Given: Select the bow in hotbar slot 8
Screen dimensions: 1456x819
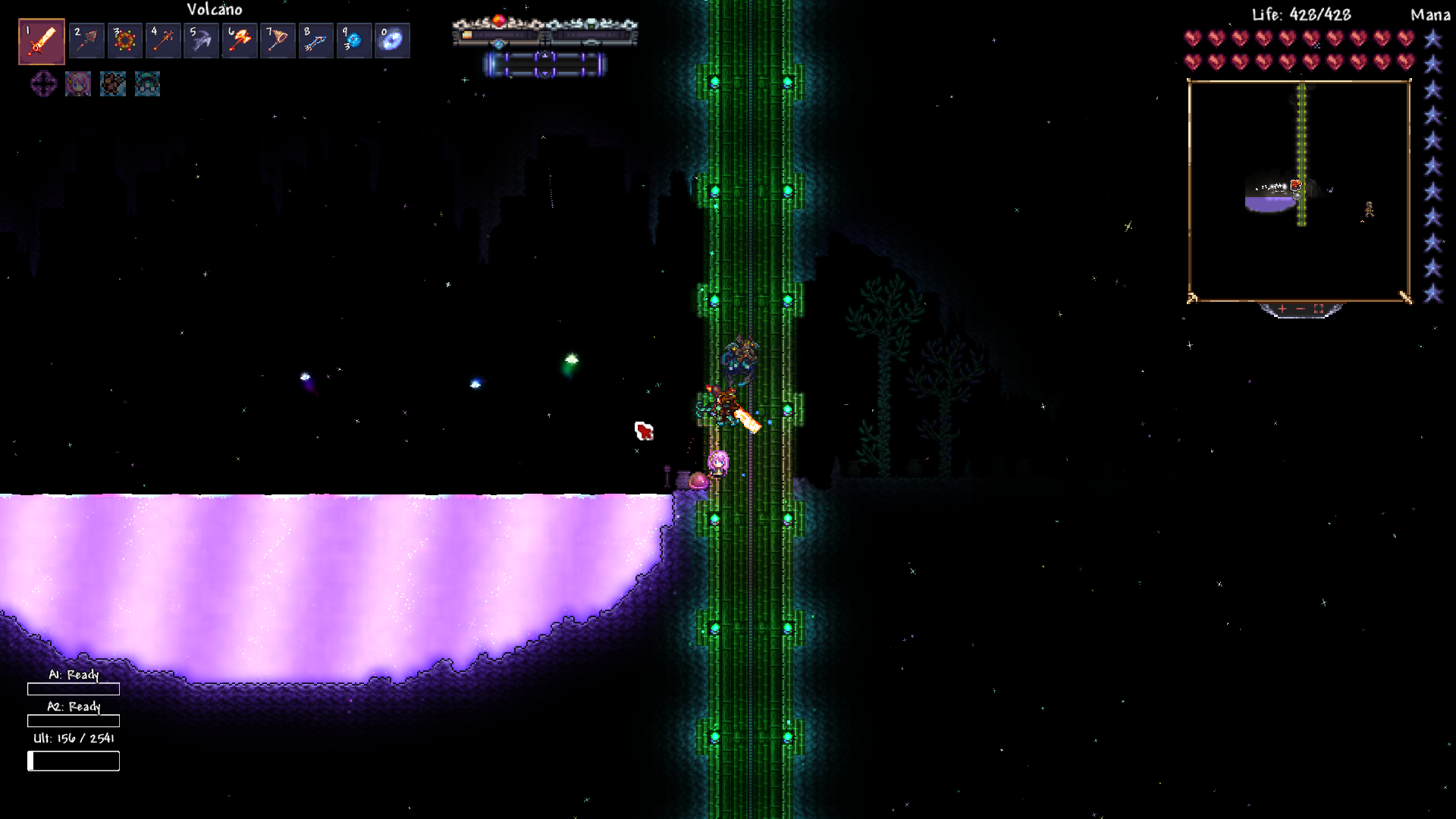Looking at the screenshot, I should (x=315, y=39).
